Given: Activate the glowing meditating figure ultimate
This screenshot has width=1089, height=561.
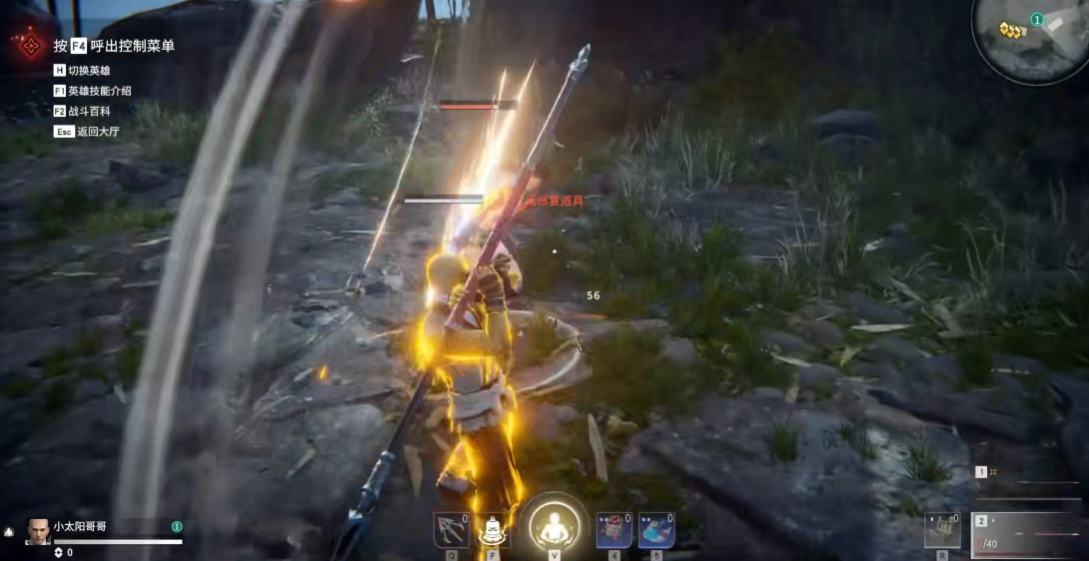Looking at the screenshot, I should (552, 525).
